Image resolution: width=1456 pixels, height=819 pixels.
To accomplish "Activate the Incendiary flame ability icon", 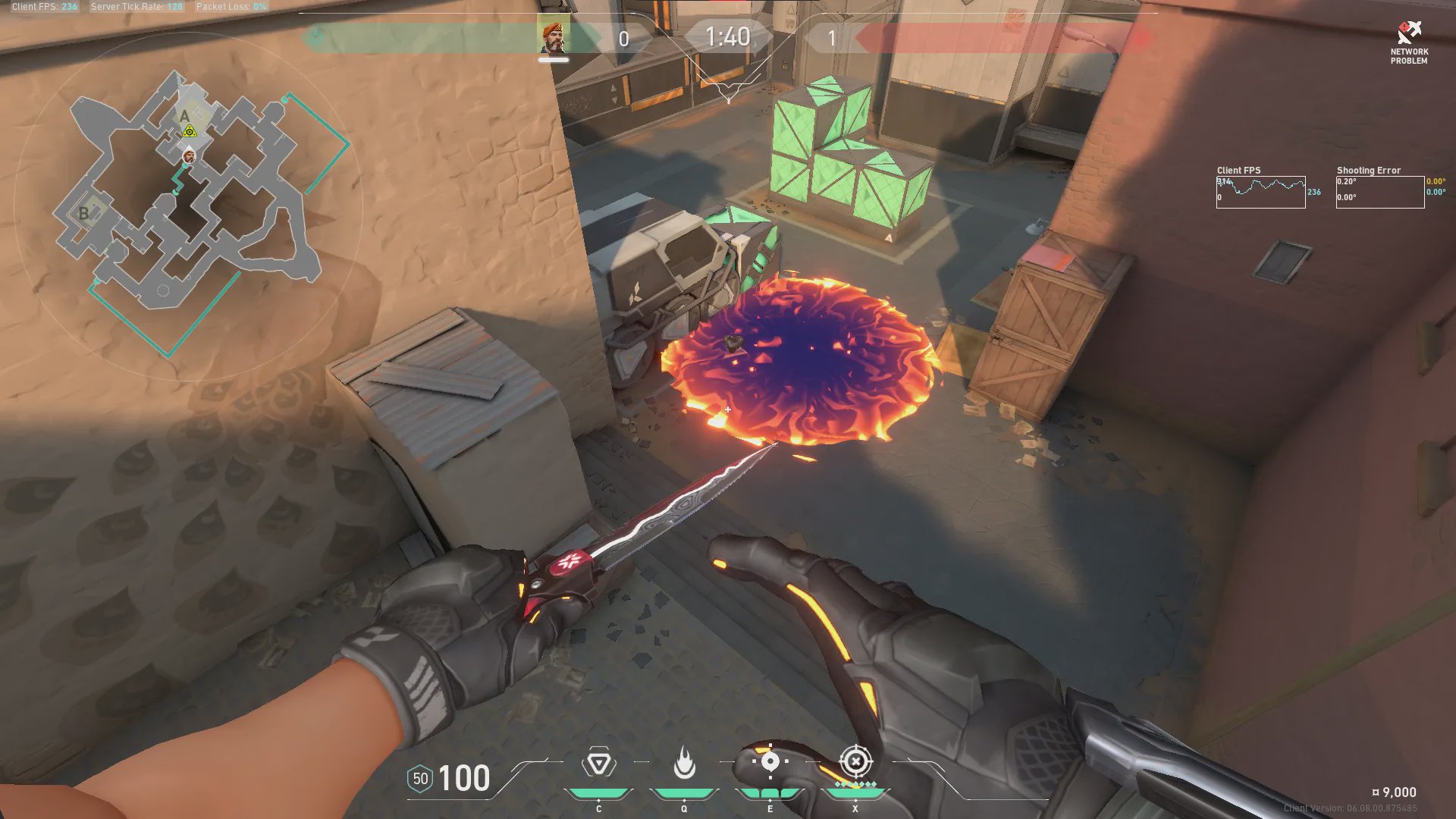I will [x=684, y=764].
